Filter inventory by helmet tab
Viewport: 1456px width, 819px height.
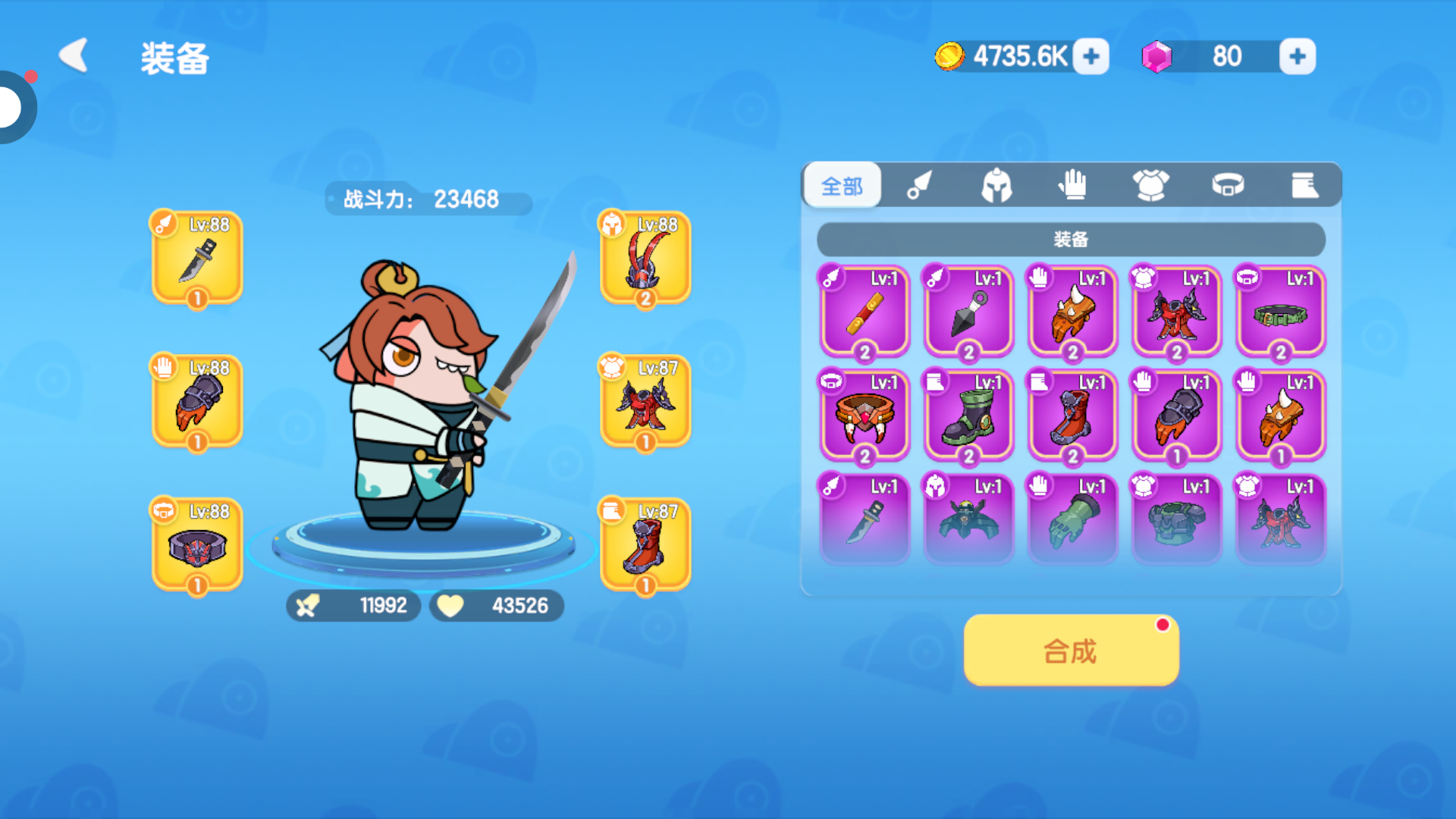point(996,185)
